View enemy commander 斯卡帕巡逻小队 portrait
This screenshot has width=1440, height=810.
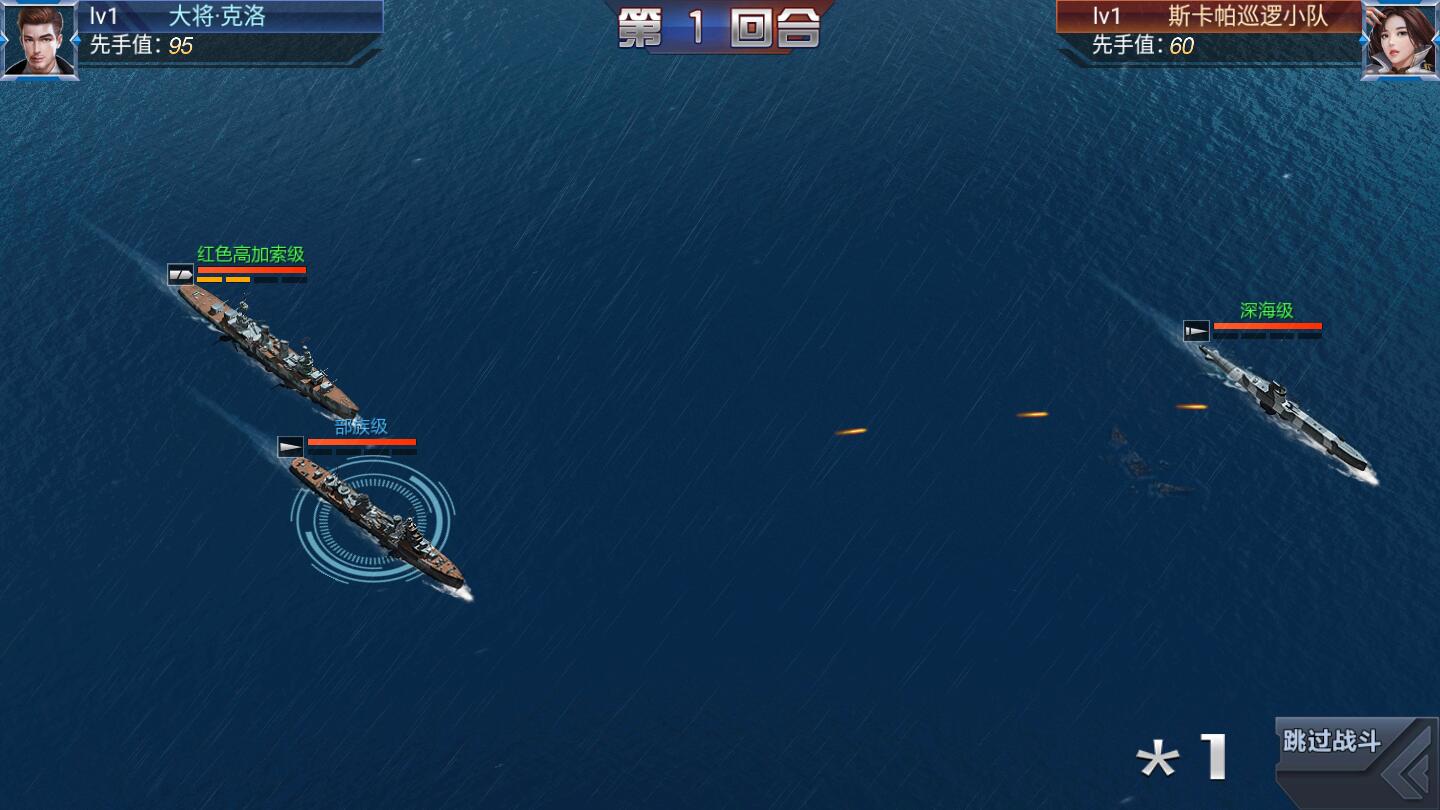point(1400,39)
